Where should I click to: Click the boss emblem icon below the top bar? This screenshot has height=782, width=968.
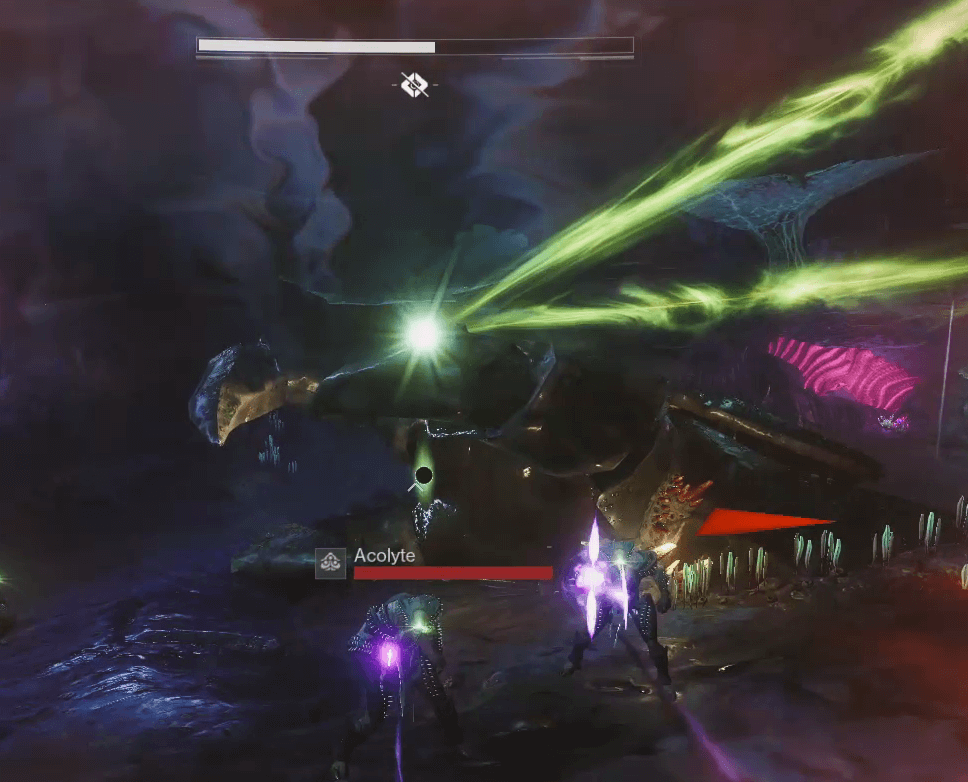point(415,86)
